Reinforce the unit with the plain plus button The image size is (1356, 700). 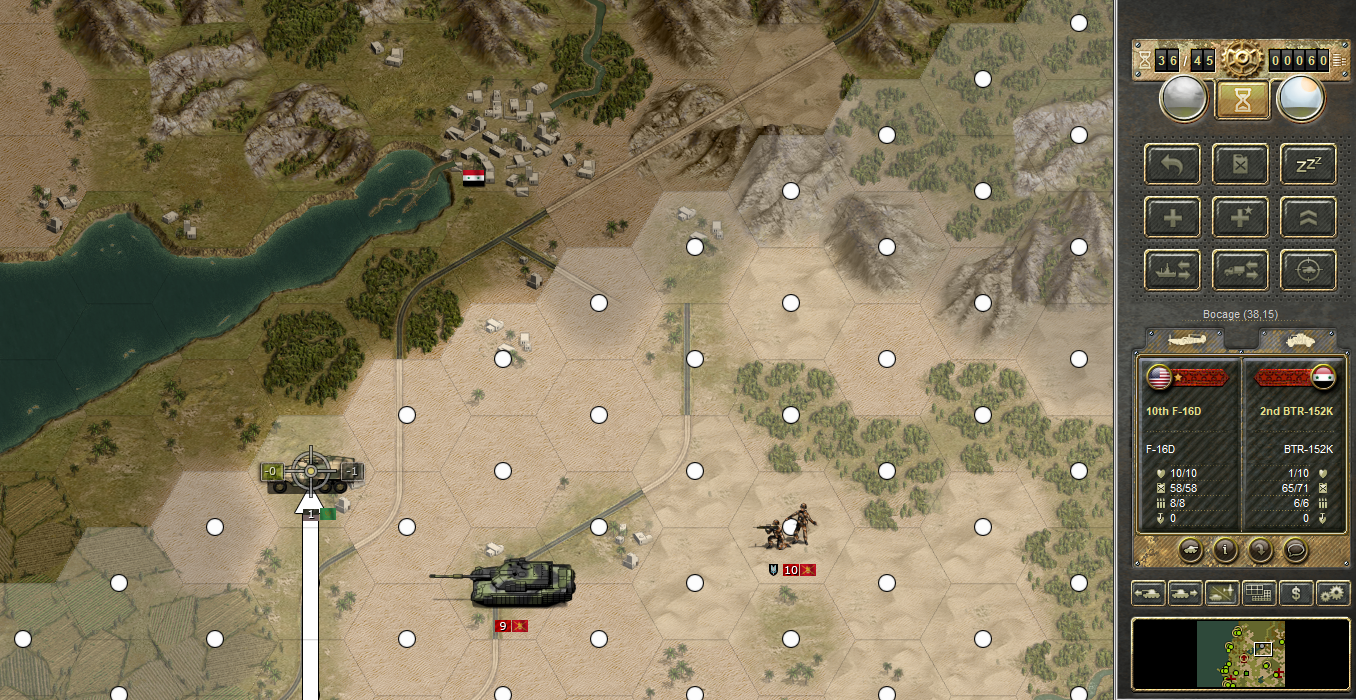click(x=1173, y=217)
